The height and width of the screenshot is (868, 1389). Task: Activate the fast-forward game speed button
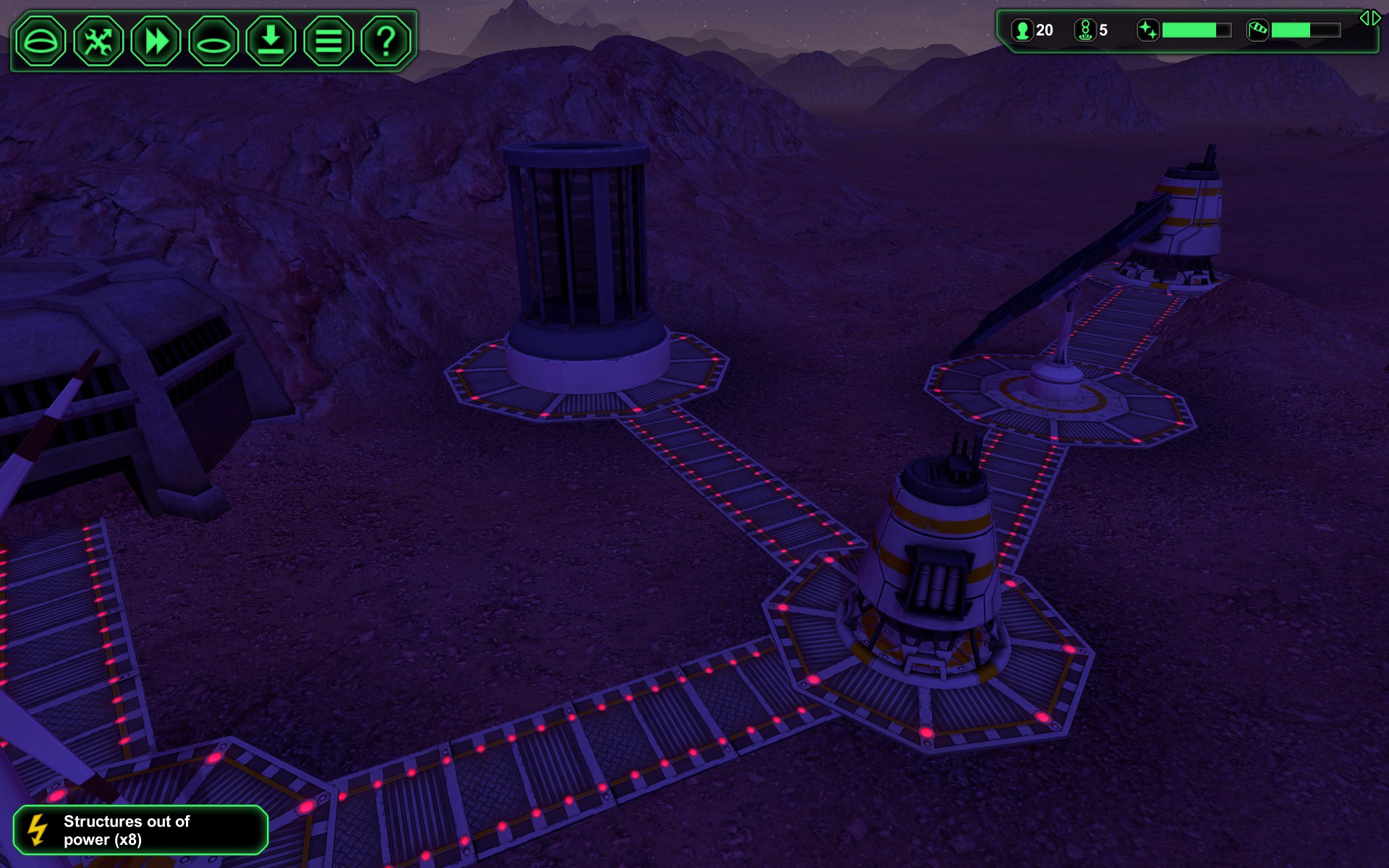pyautogui.click(x=156, y=41)
